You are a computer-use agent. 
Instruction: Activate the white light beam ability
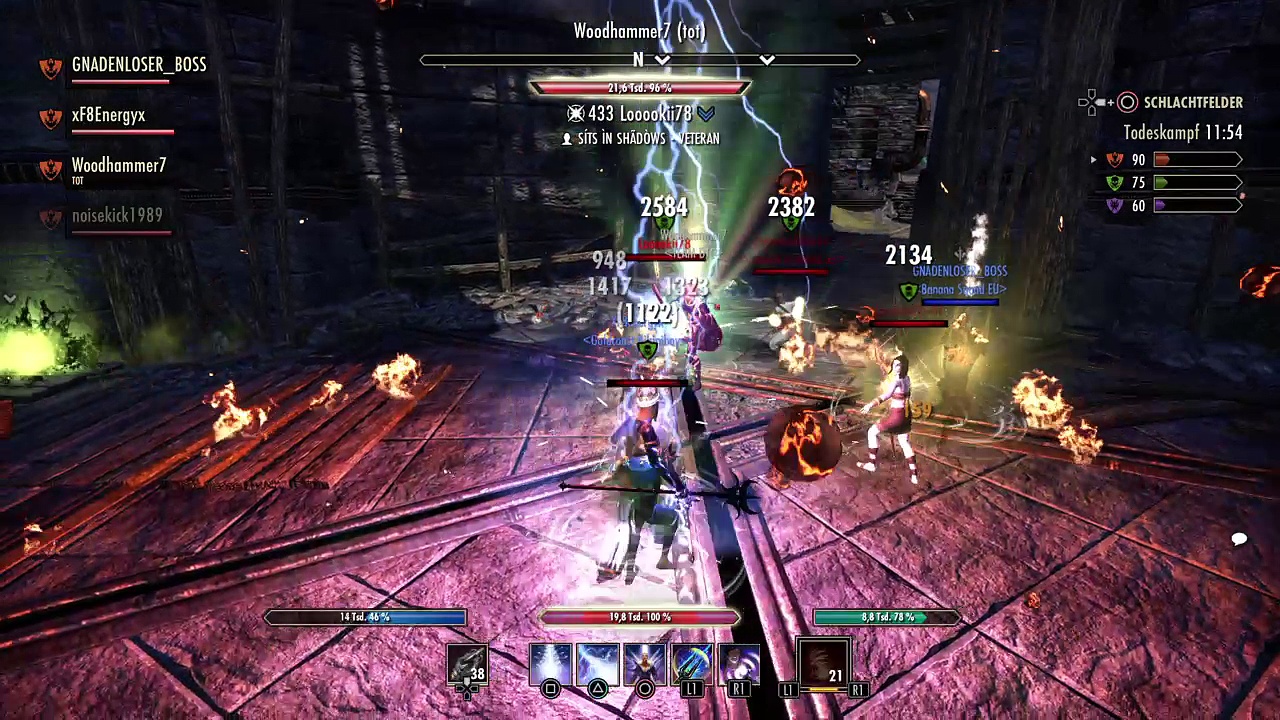click(550, 664)
